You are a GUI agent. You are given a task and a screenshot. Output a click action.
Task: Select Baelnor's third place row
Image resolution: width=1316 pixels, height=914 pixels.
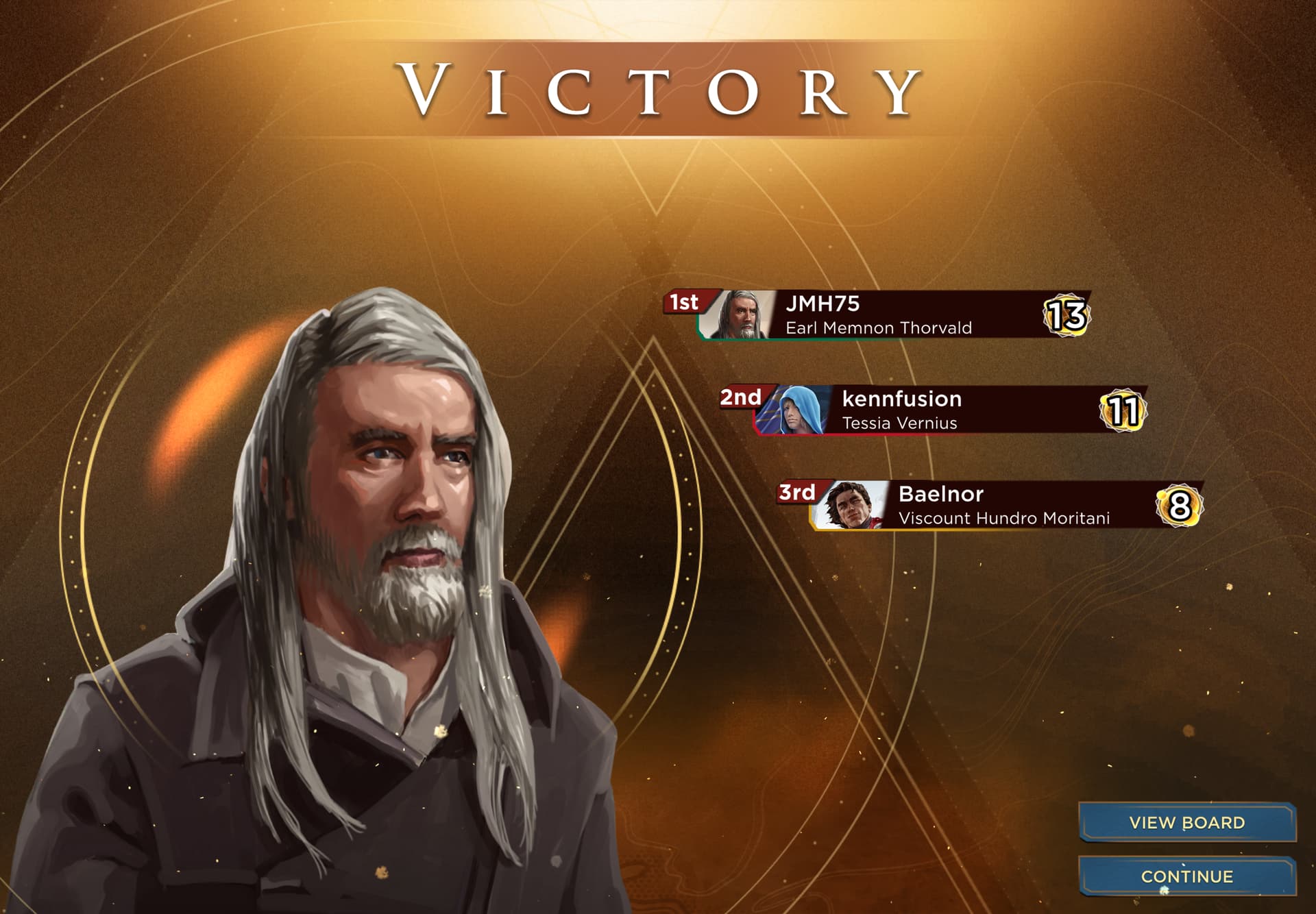tap(1005, 506)
